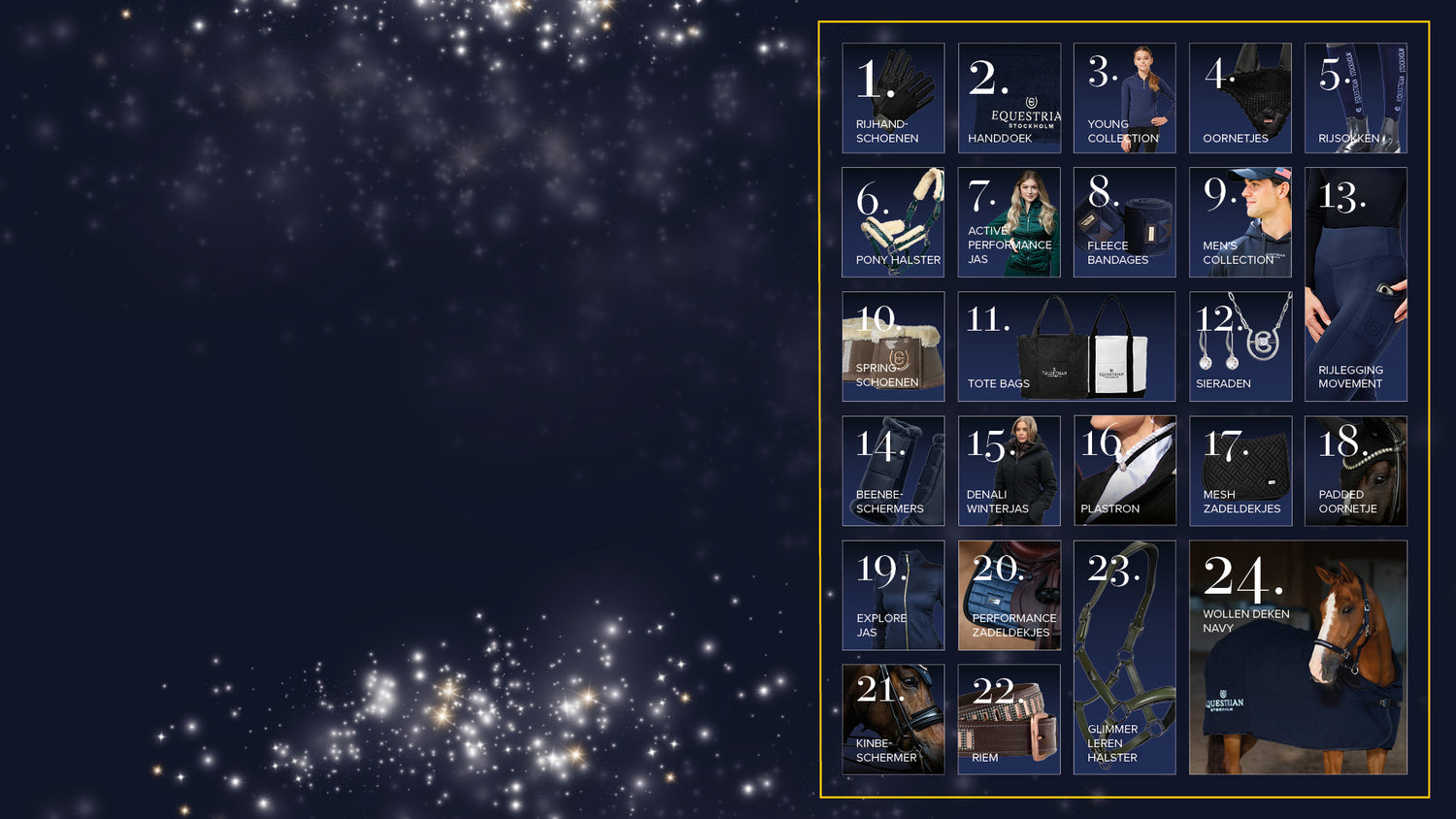The height and width of the screenshot is (819, 1456).
Task: Open tile 6 Pony Halster
Action: coord(893,222)
